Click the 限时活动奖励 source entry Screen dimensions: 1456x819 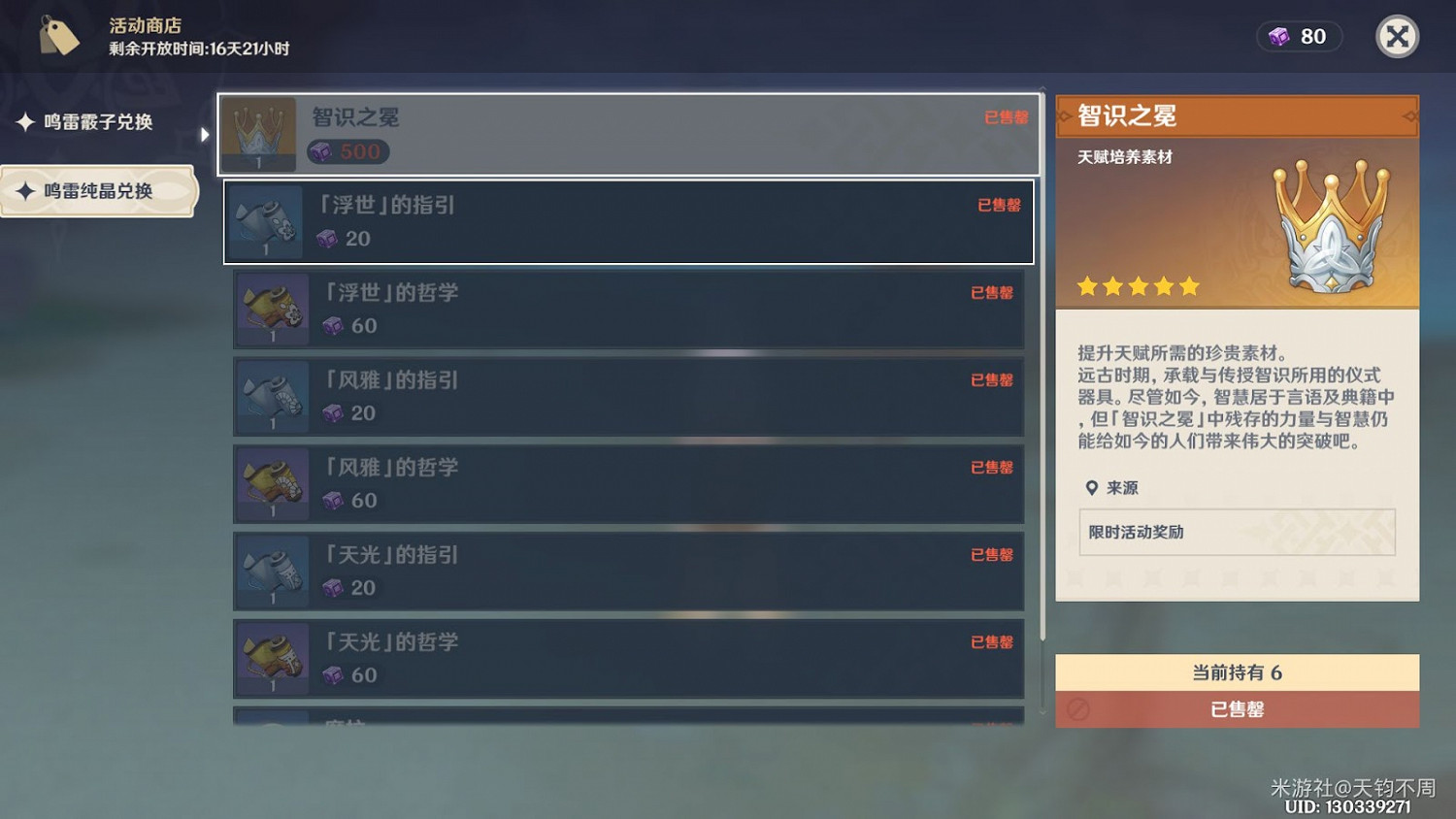[x=1238, y=532]
